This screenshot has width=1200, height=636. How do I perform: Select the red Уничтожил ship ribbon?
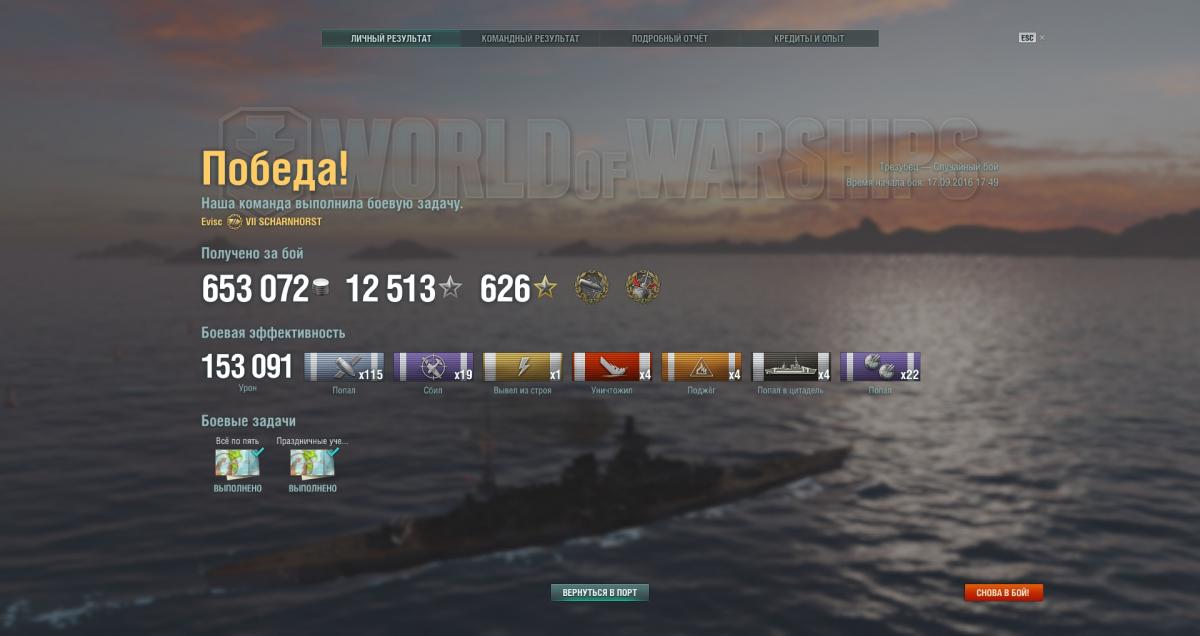(611, 367)
